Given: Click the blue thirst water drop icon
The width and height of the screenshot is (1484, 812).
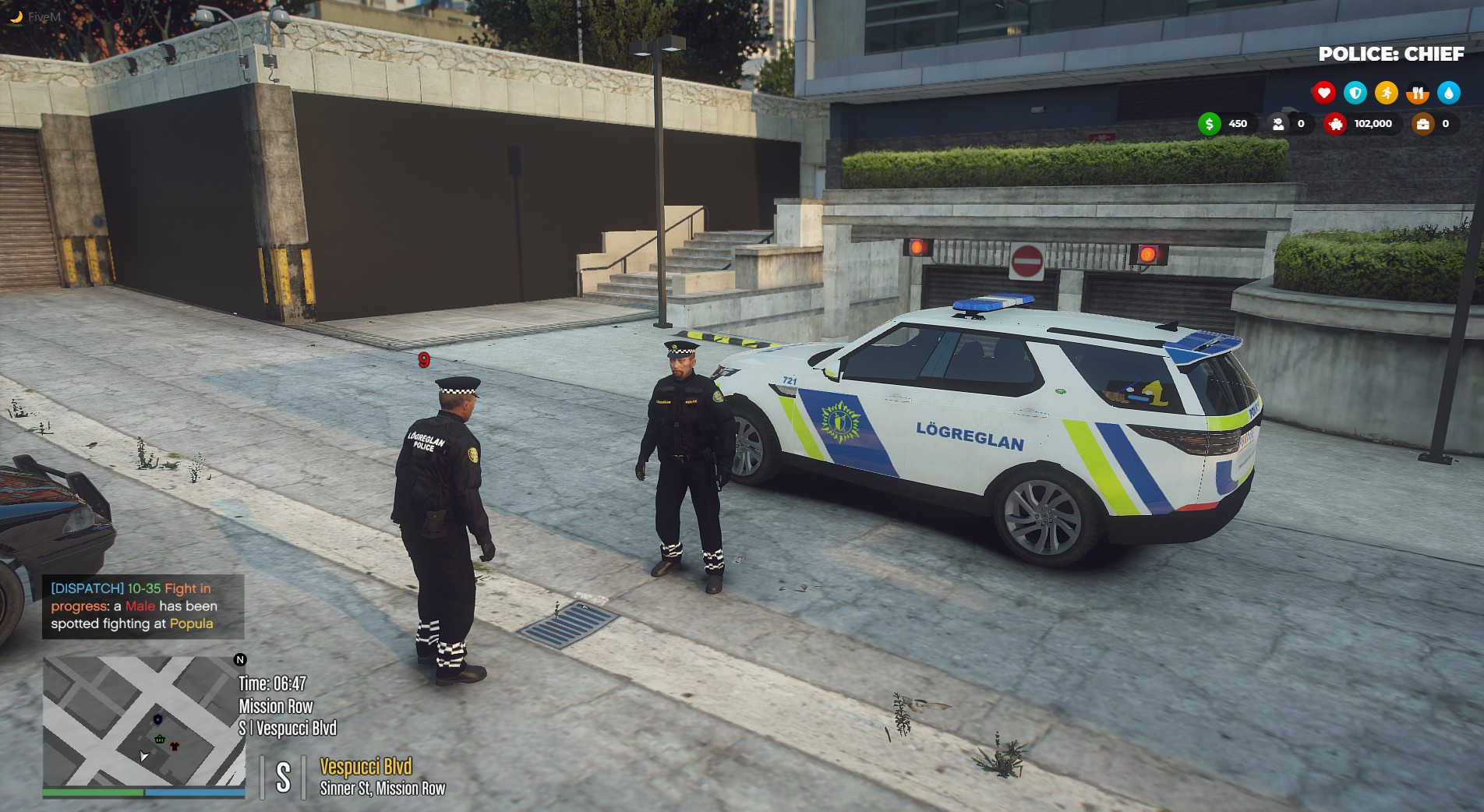Looking at the screenshot, I should 1449,93.
